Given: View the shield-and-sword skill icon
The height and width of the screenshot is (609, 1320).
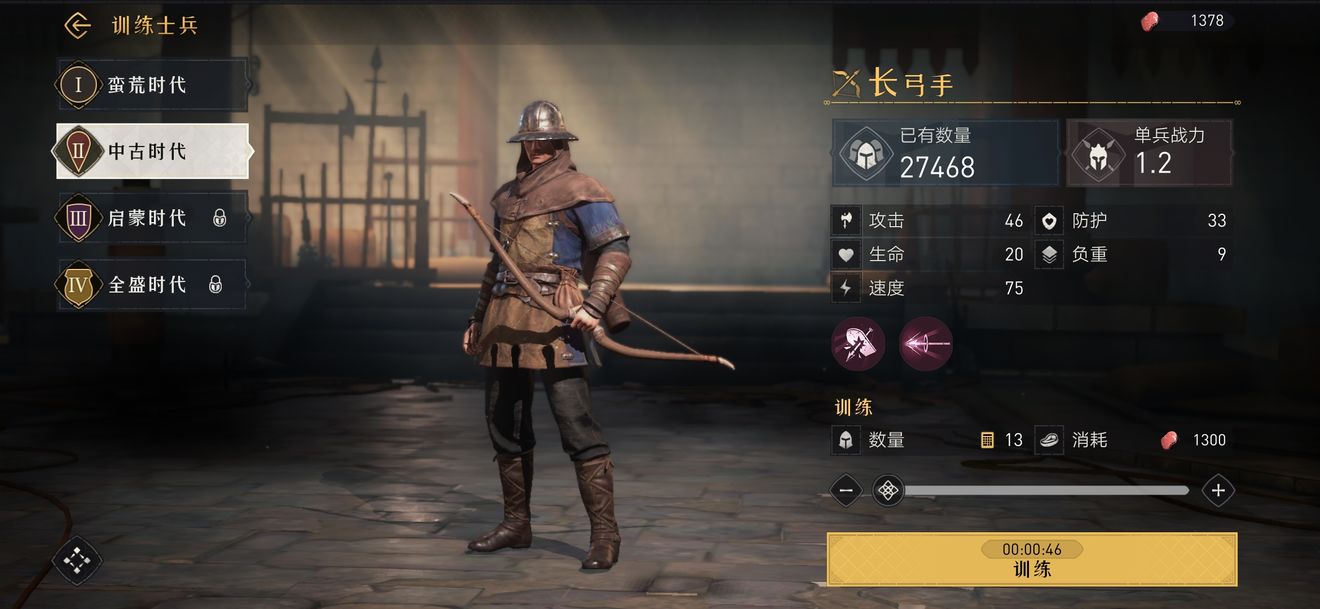Looking at the screenshot, I should coord(858,344).
